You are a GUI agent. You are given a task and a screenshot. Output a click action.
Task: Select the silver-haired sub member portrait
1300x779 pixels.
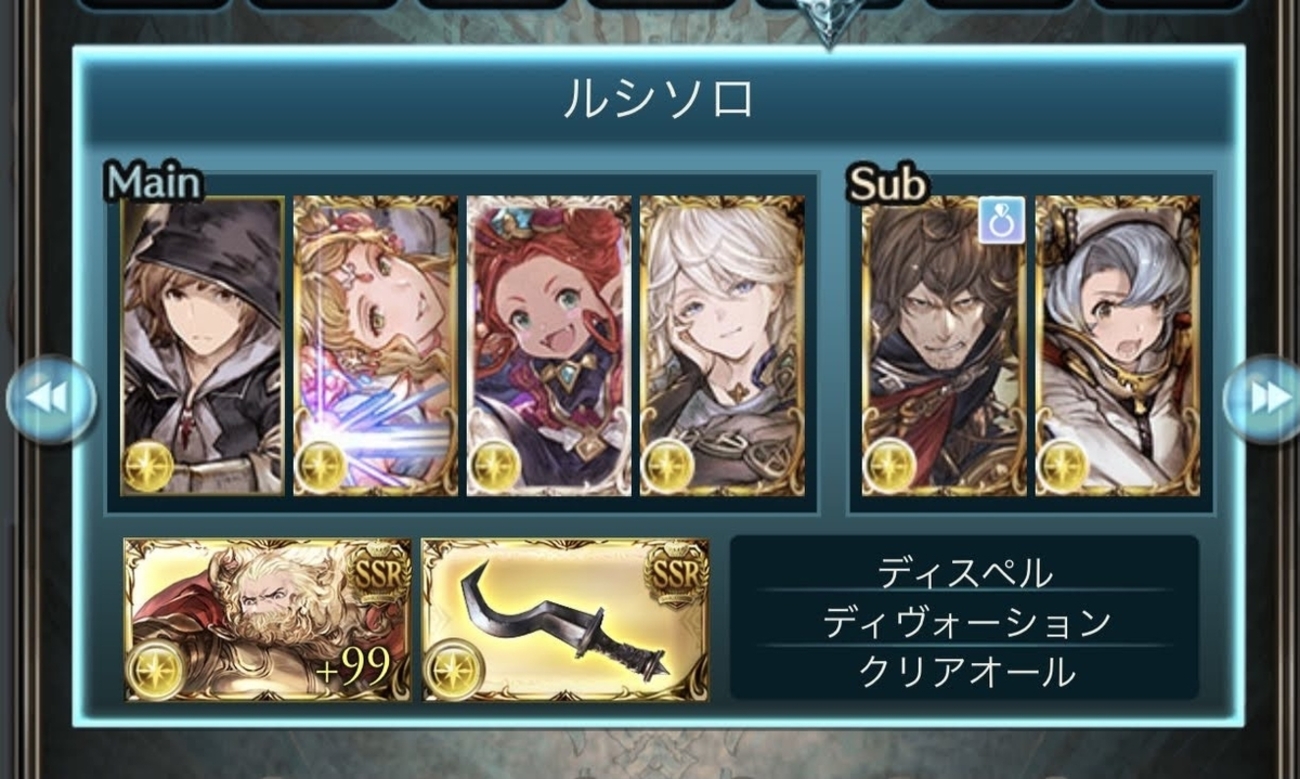point(1117,346)
